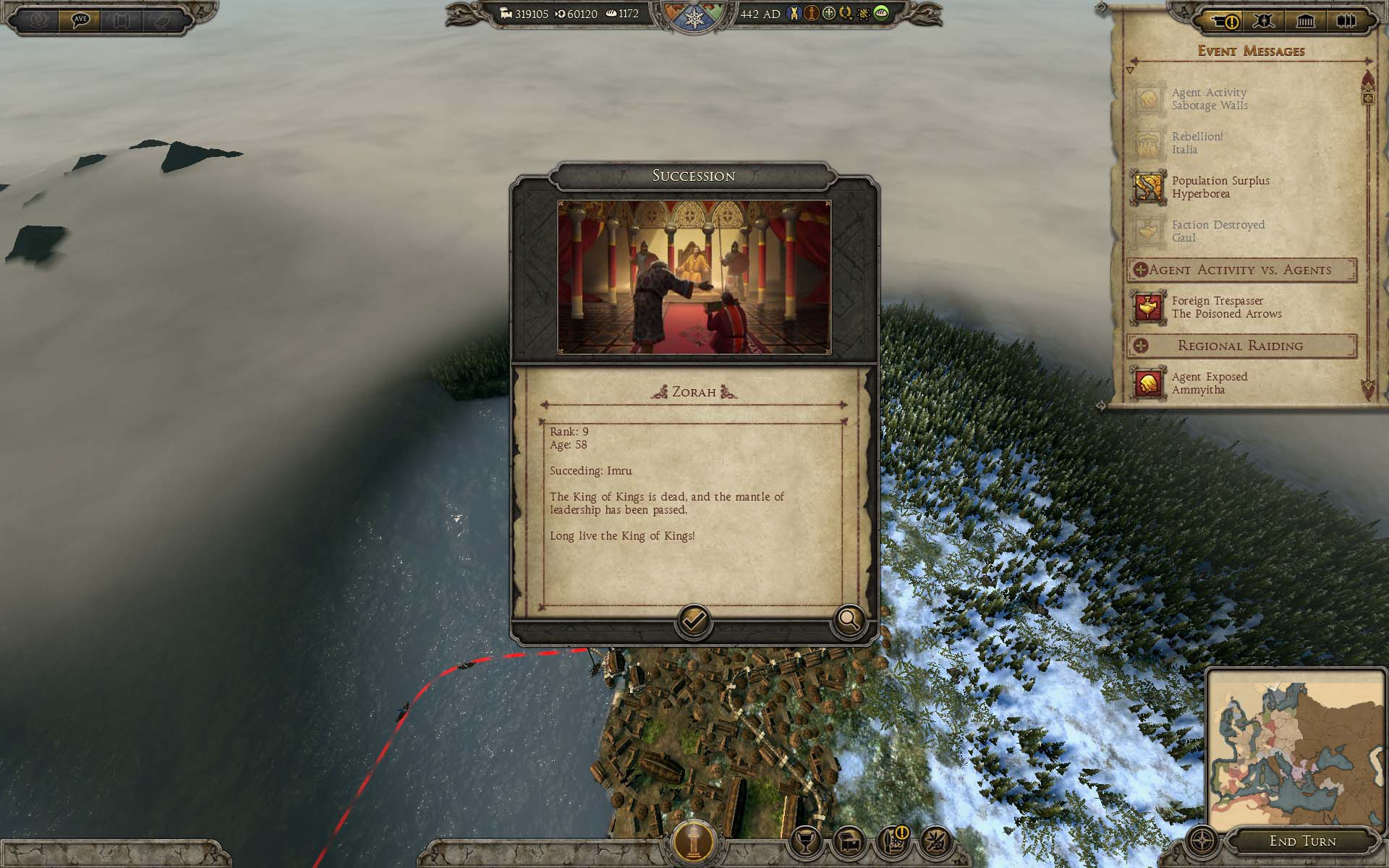The image size is (1389, 868).
Task: Click the glowing column faction button
Action: [694, 841]
